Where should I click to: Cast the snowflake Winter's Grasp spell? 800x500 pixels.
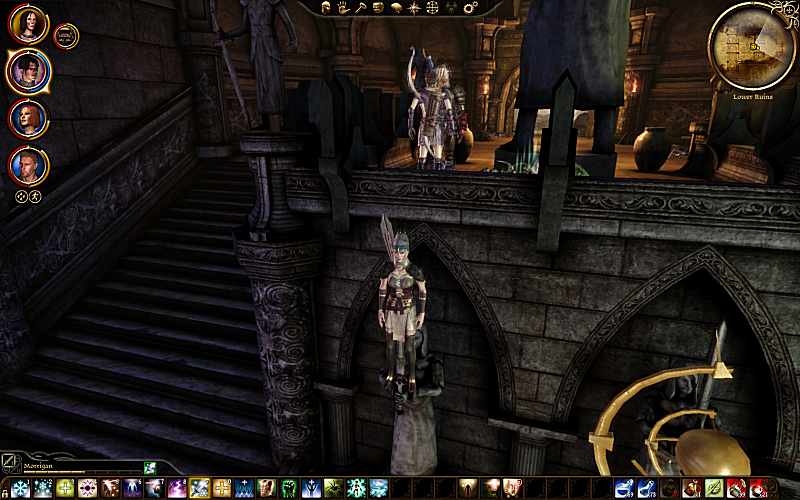click(19, 489)
